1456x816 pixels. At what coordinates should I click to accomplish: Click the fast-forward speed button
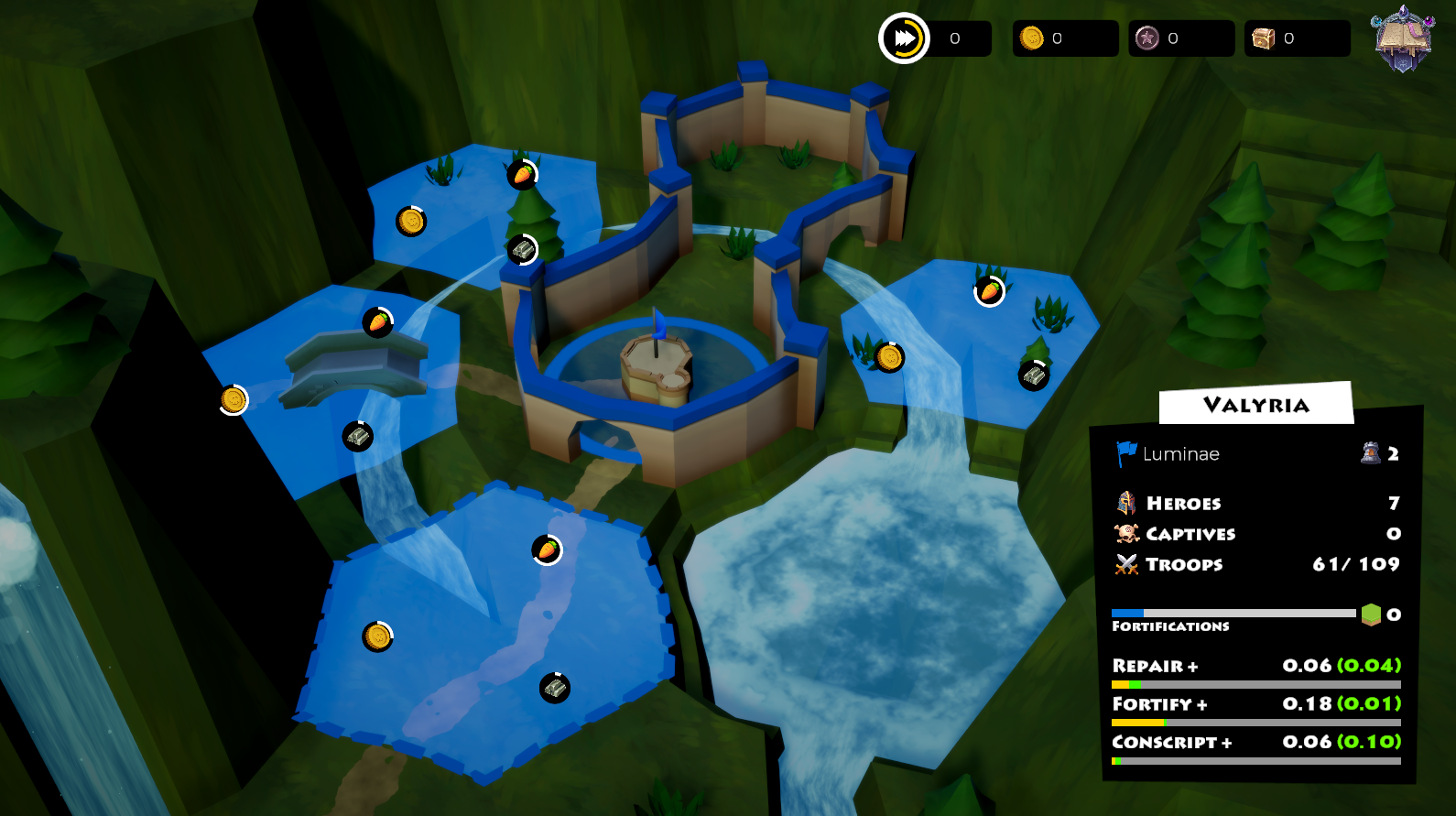[904, 38]
